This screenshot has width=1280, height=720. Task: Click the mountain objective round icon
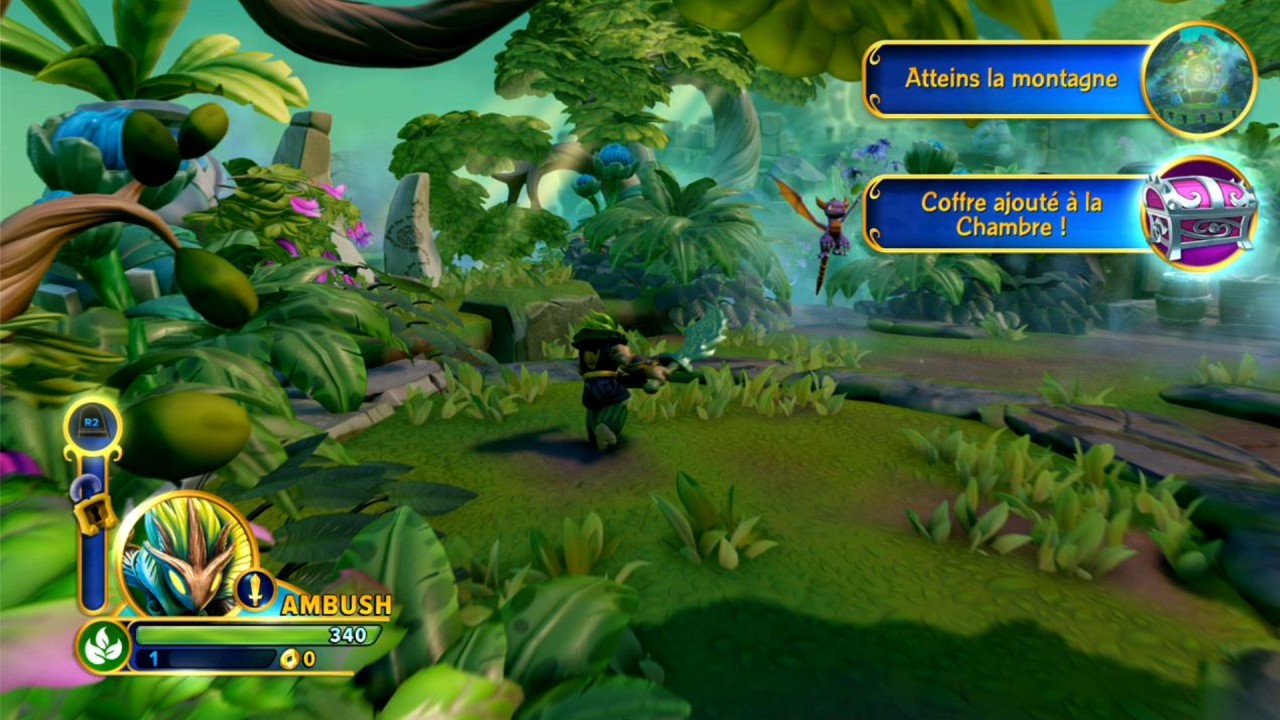(x=1198, y=80)
